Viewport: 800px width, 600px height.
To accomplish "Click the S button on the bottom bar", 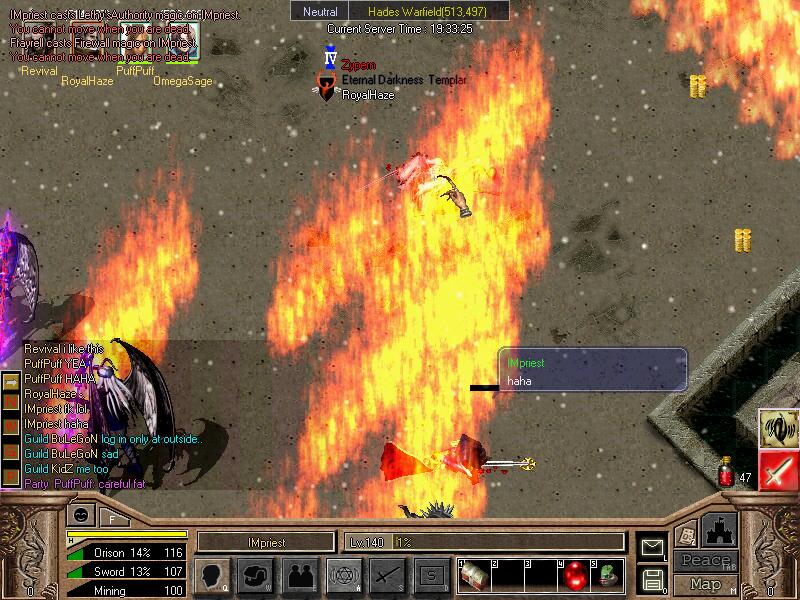I will point(429,576).
